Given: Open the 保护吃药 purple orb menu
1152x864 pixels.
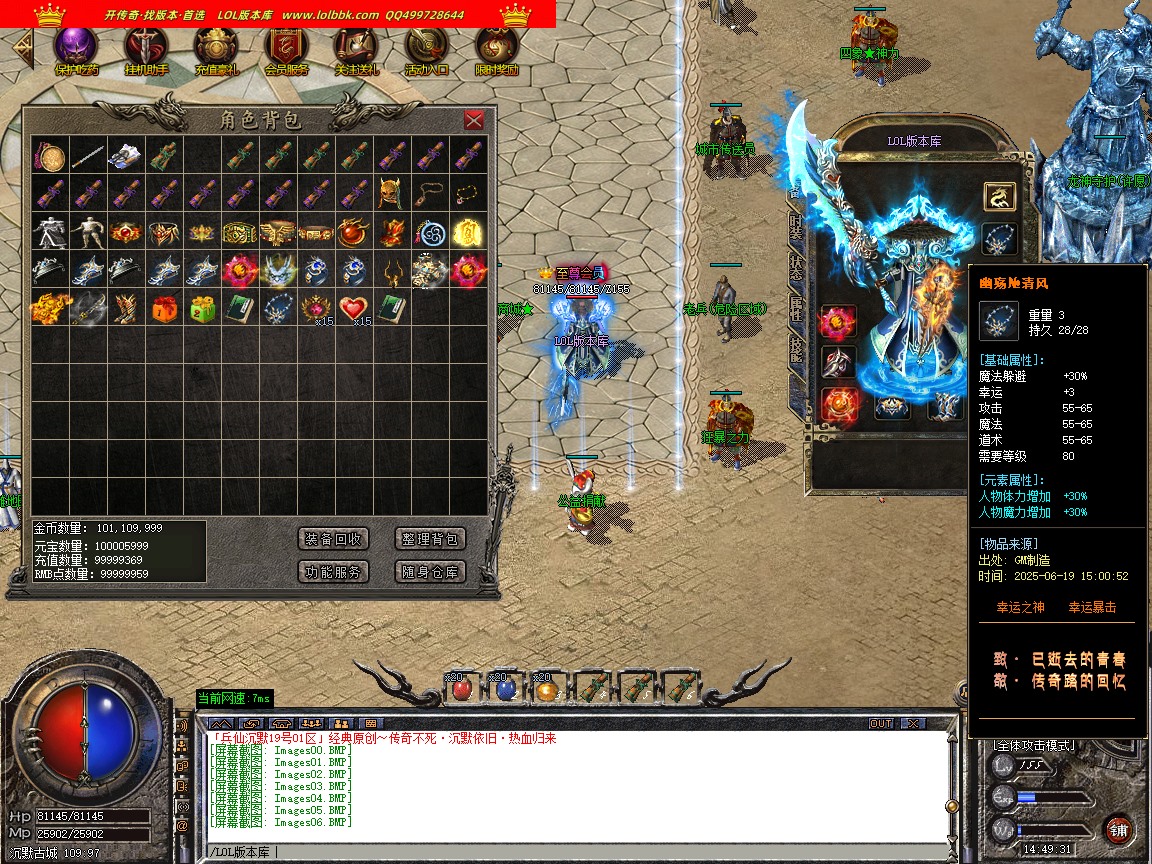Looking at the screenshot, I should pos(76,47).
